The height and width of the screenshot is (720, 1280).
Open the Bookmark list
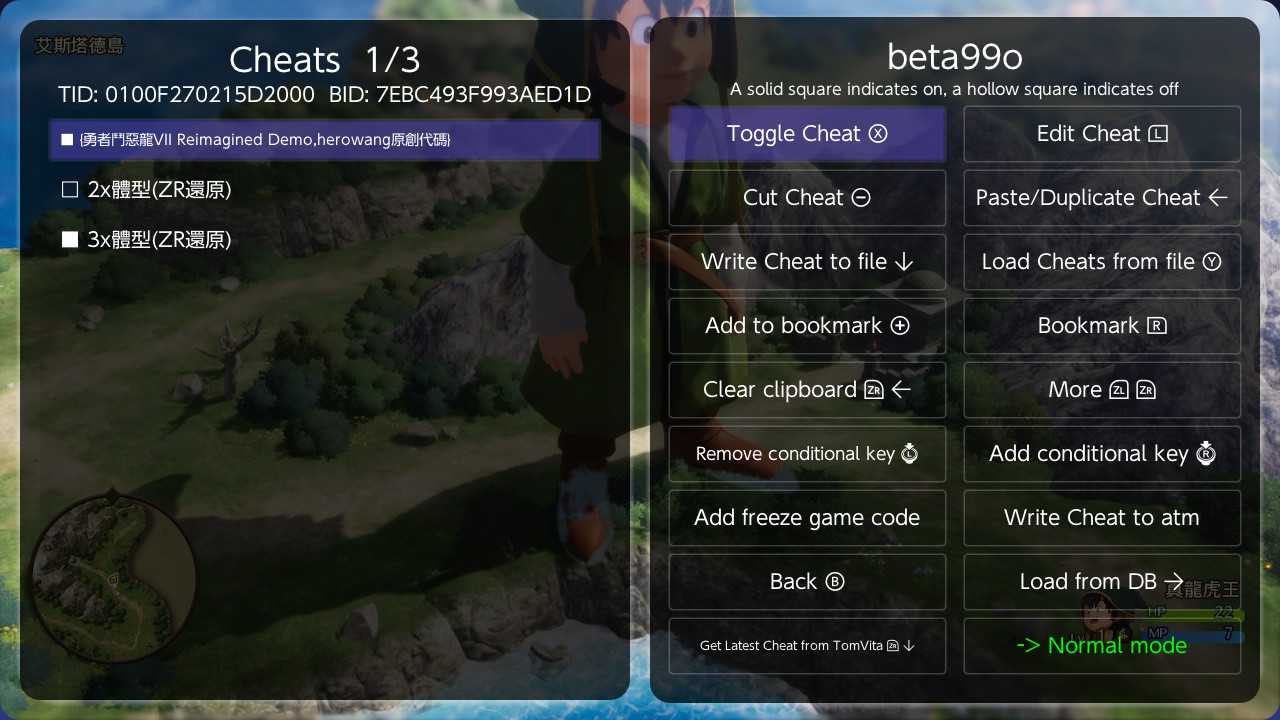pos(1101,326)
